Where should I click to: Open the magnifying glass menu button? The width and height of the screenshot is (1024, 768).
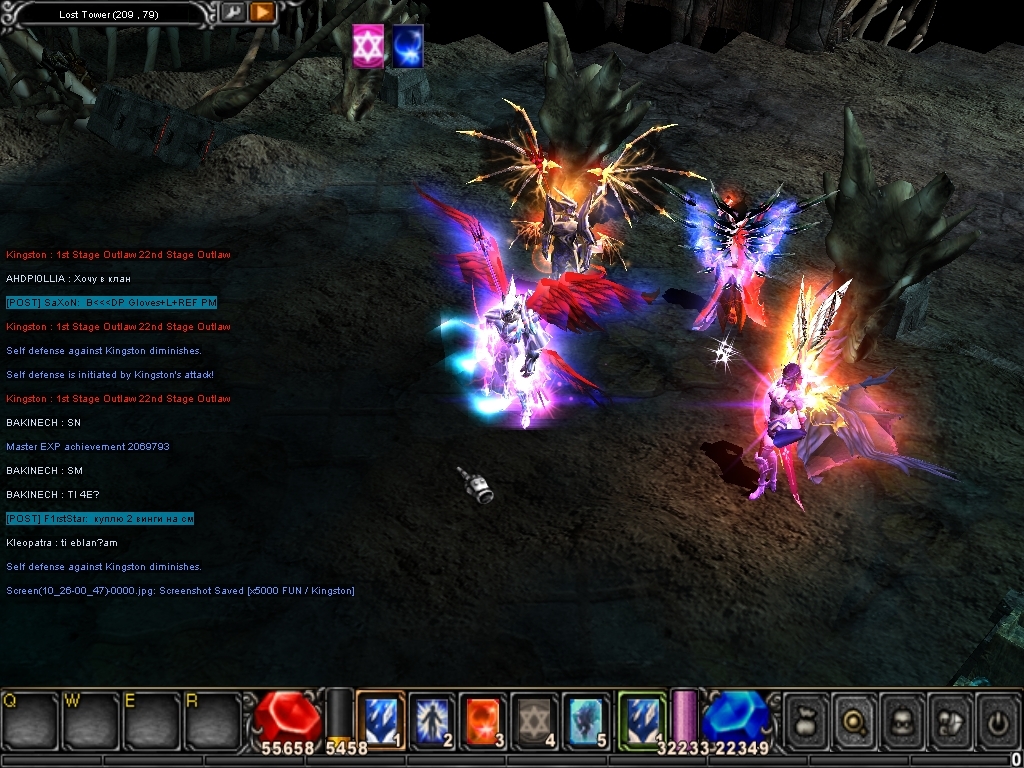tap(855, 719)
